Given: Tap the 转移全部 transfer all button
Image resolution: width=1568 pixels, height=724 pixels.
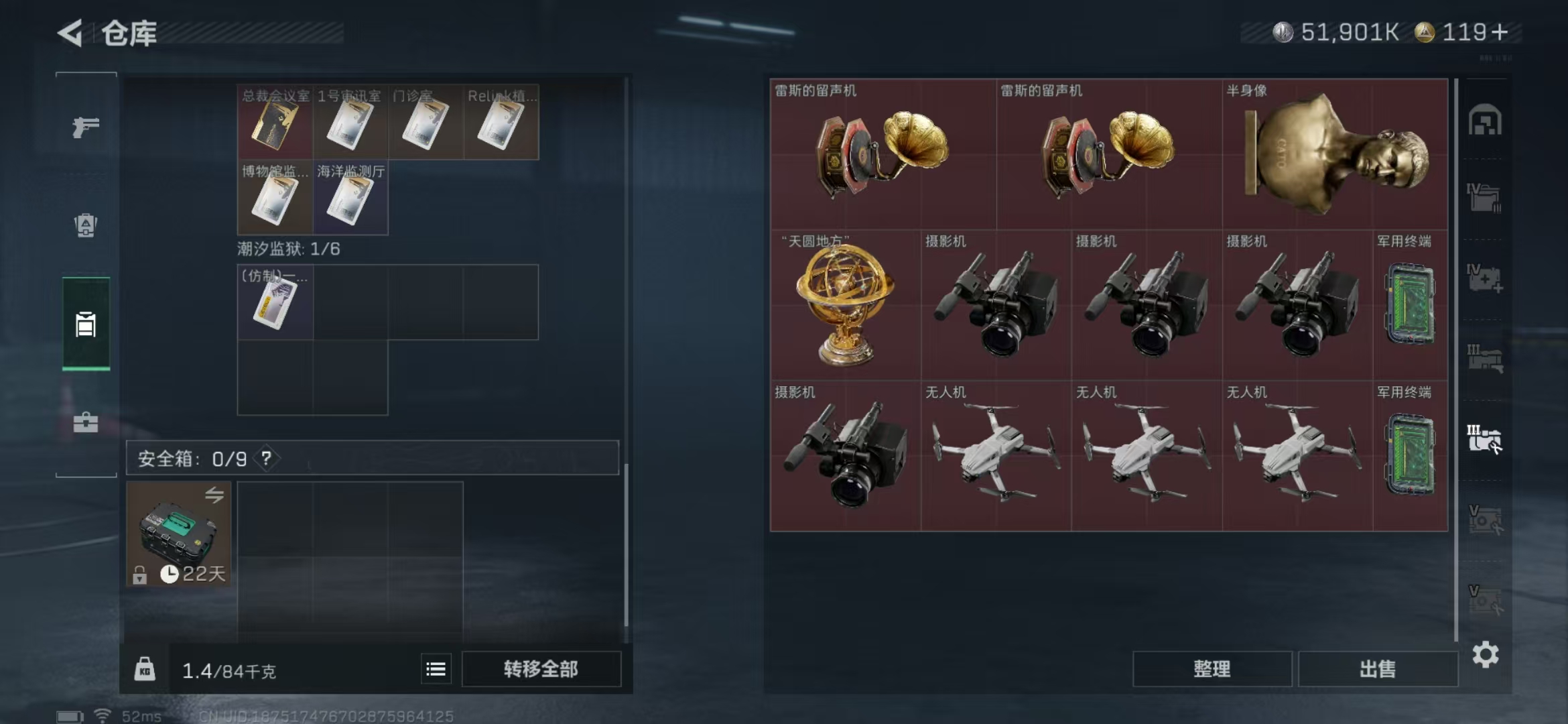Looking at the screenshot, I should pyautogui.click(x=541, y=669).
